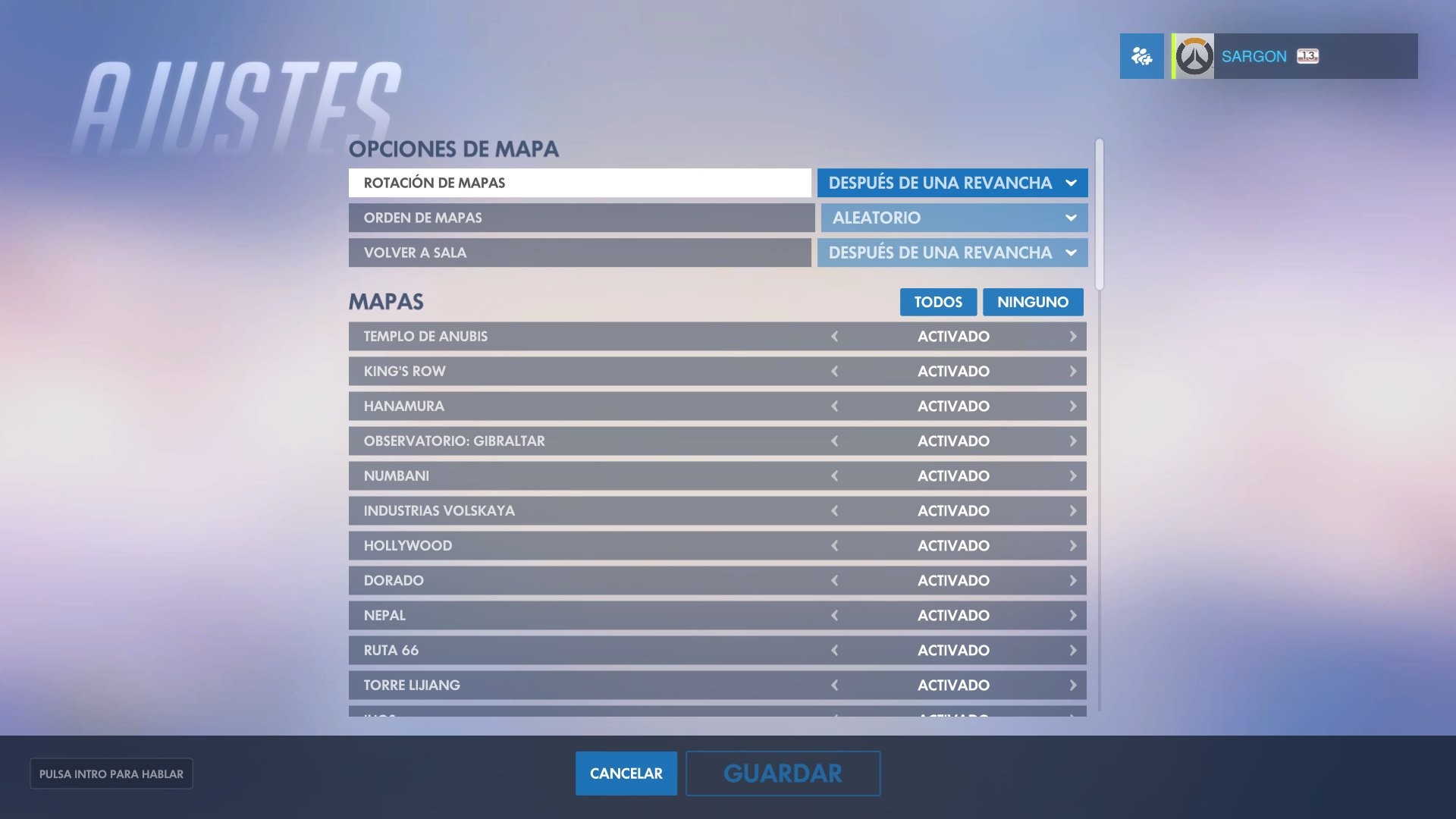Click the social groups icon near the top right

(1141, 55)
